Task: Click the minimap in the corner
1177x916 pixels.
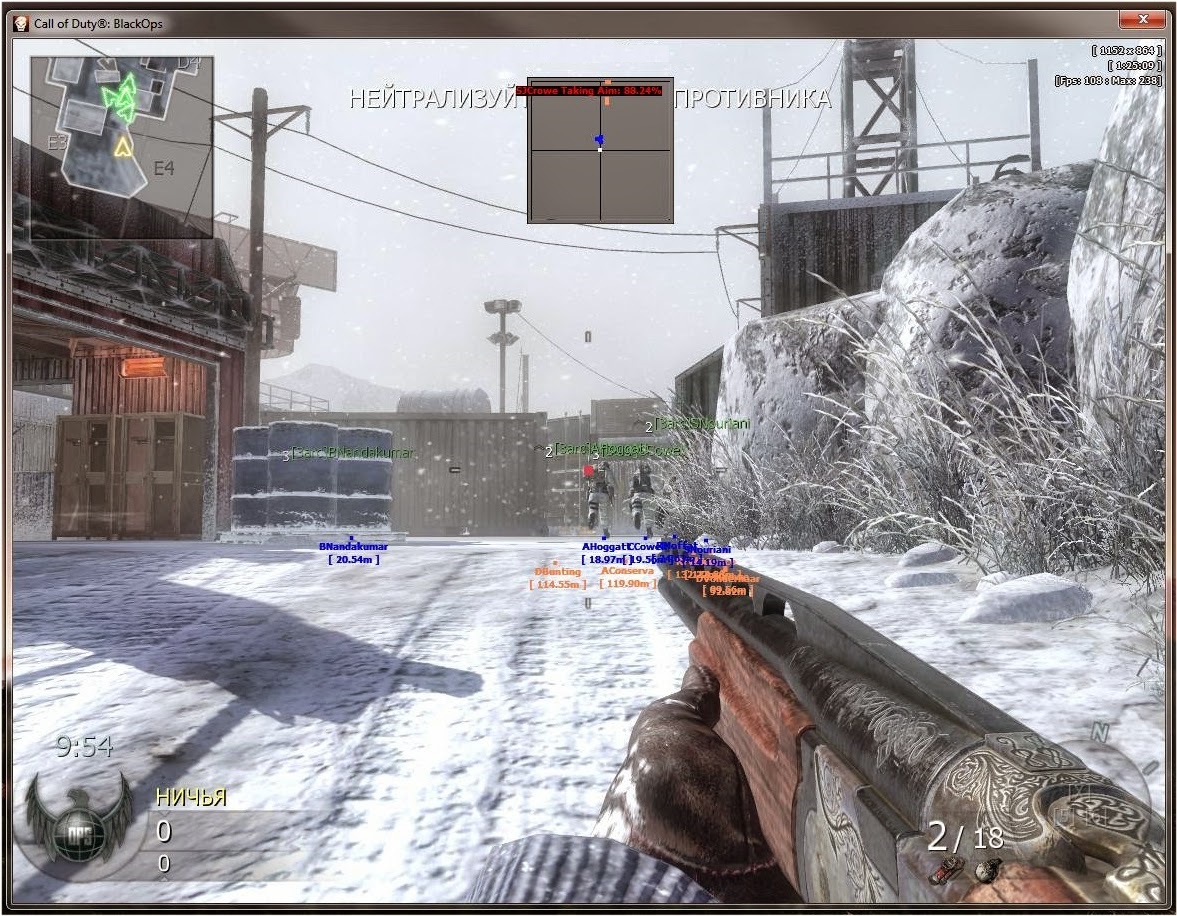Action: 121,147
